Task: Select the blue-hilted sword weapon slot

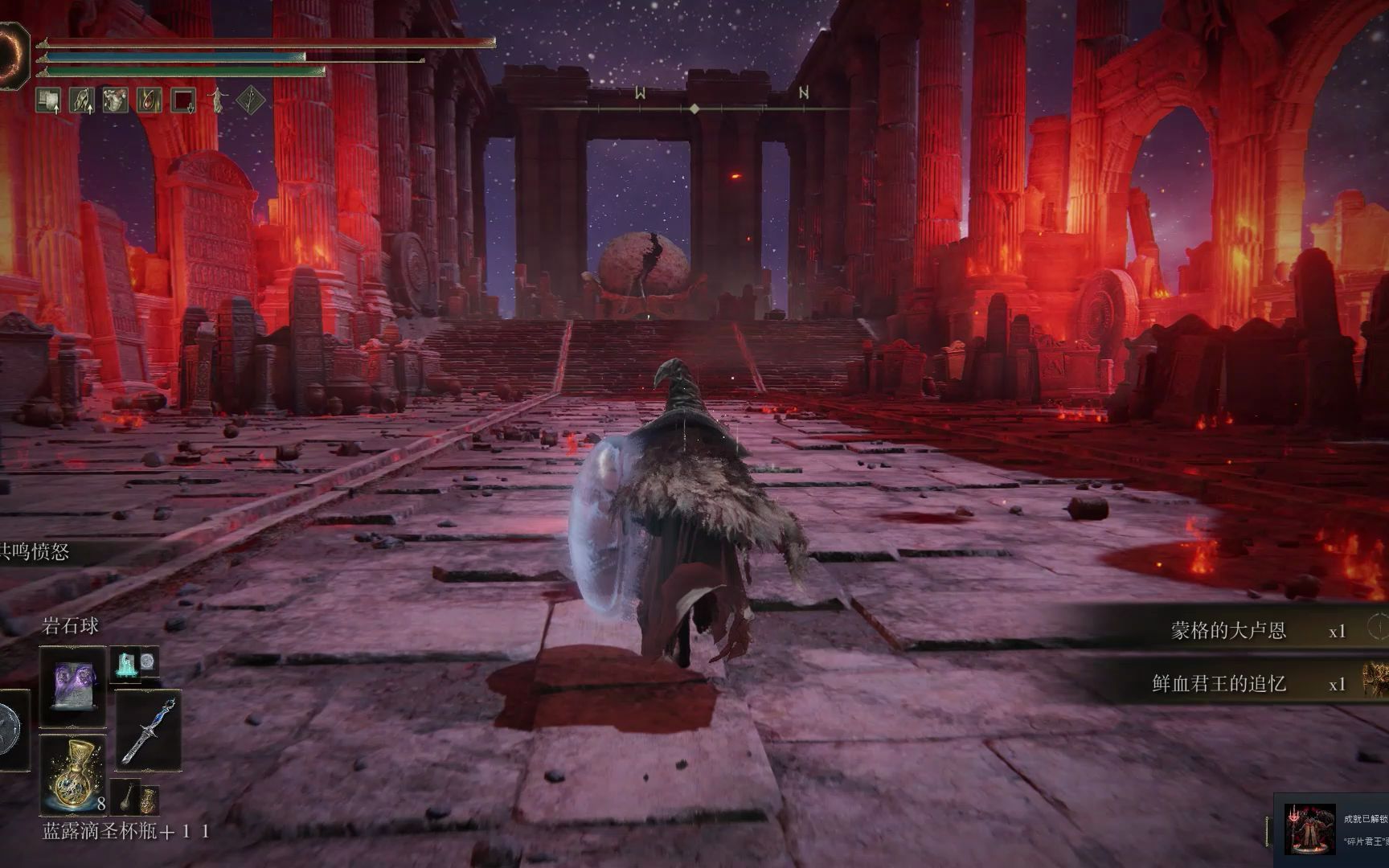Action: tap(148, 730)
